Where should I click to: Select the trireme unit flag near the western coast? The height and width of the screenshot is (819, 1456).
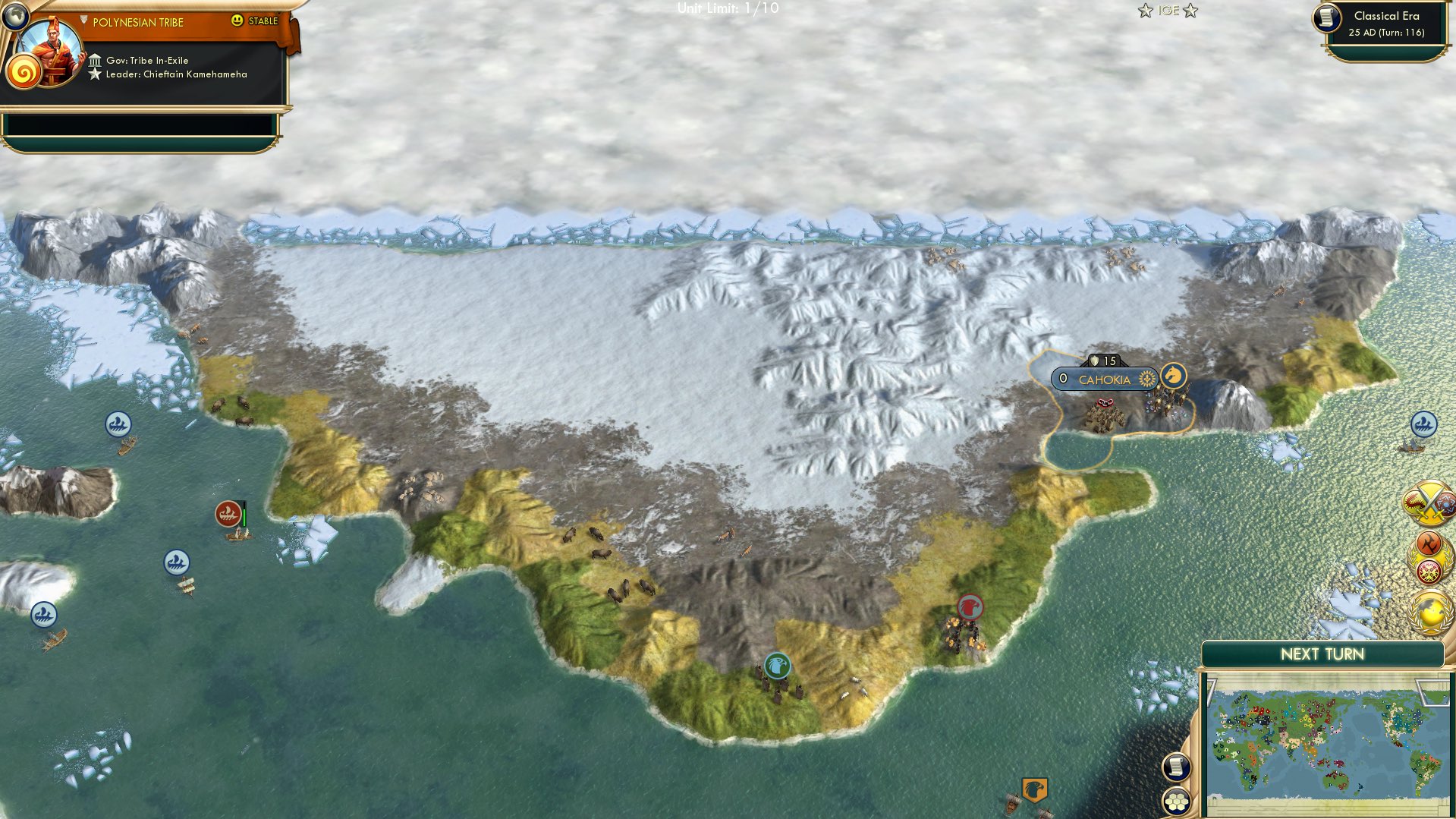(x=119, y=425)
